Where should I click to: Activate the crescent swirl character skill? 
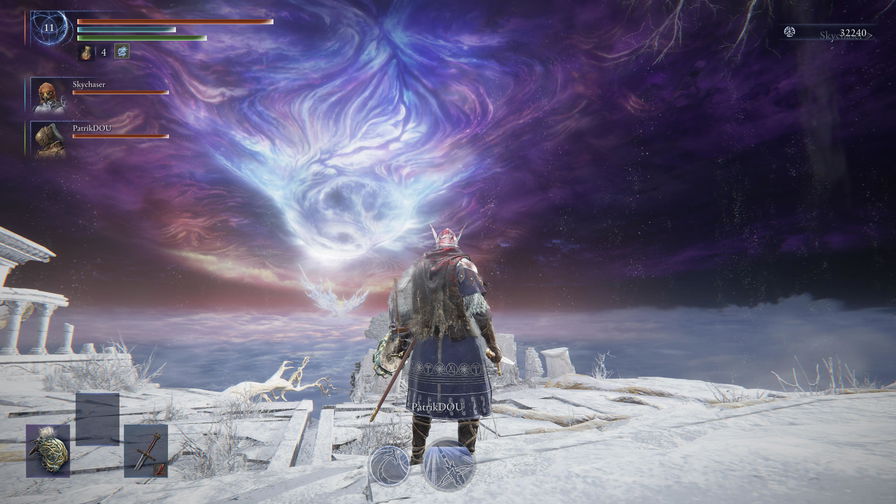click(x=390, y=466)
